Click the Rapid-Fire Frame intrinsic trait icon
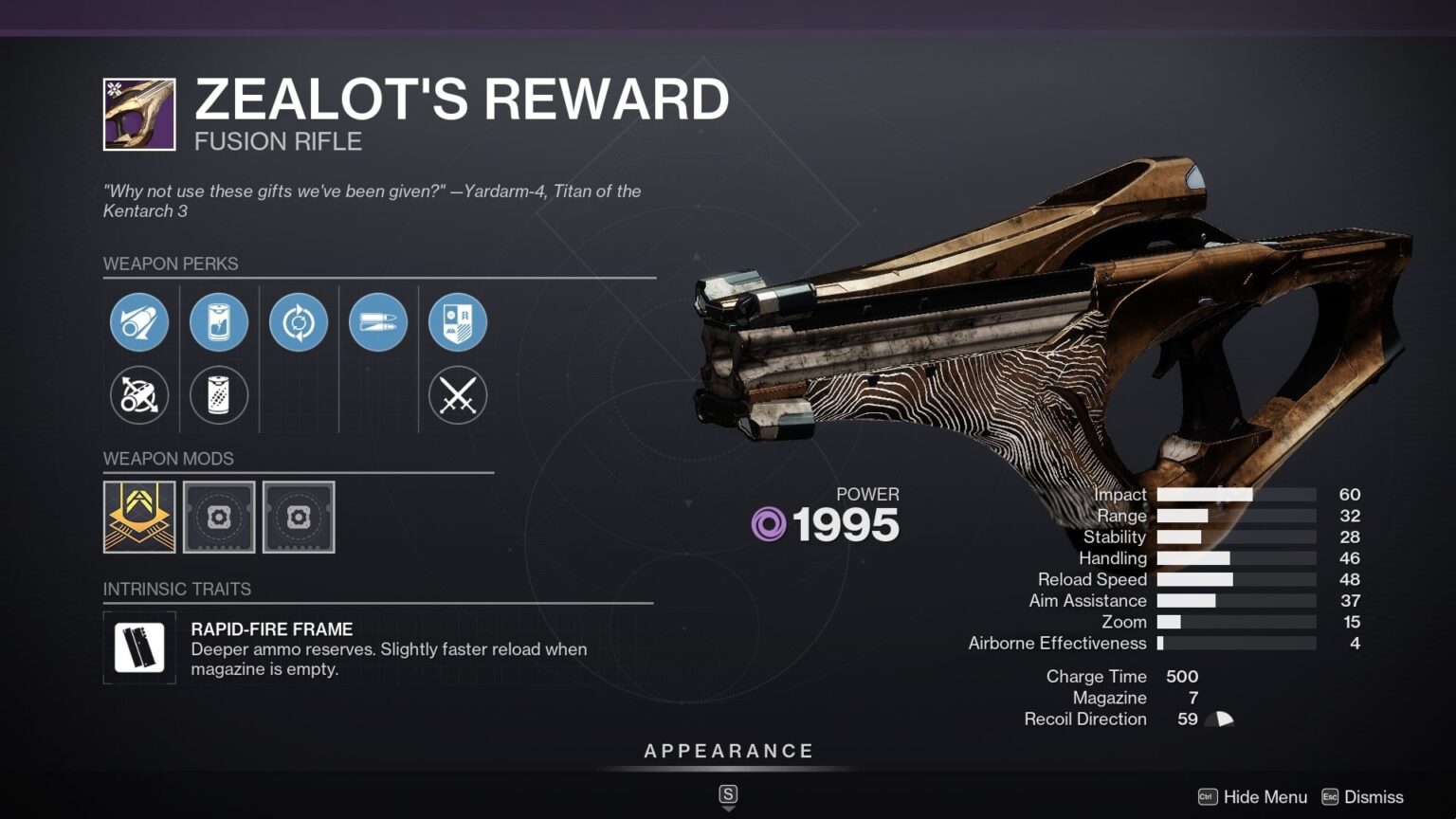 (x=137, y=648)
